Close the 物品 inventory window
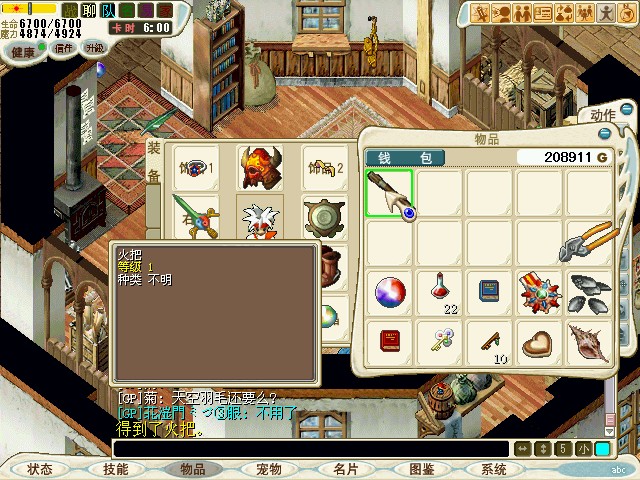 605,133
